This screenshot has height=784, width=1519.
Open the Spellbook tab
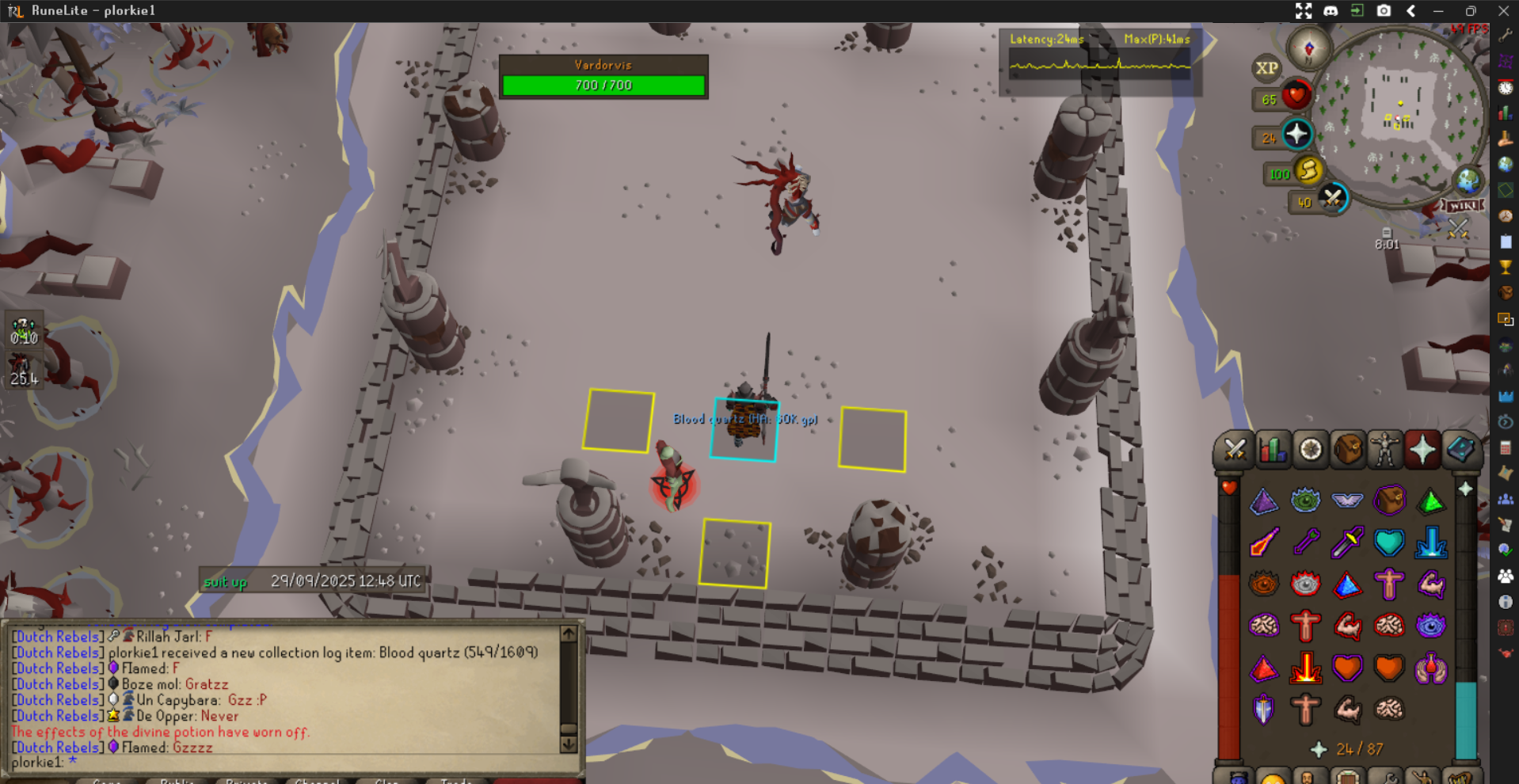point(1460,450)
